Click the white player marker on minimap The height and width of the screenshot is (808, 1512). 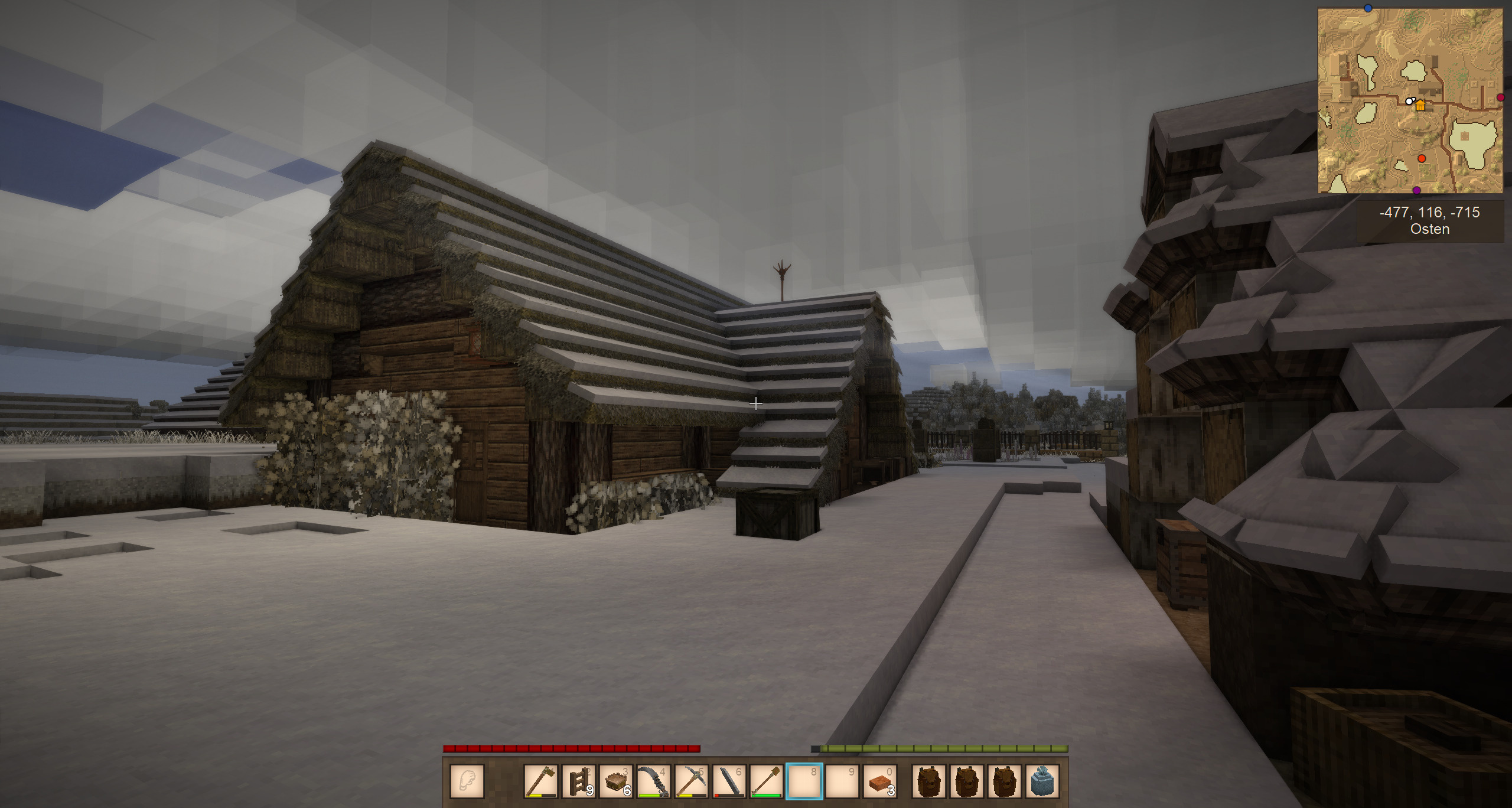tap(1409, 102)
